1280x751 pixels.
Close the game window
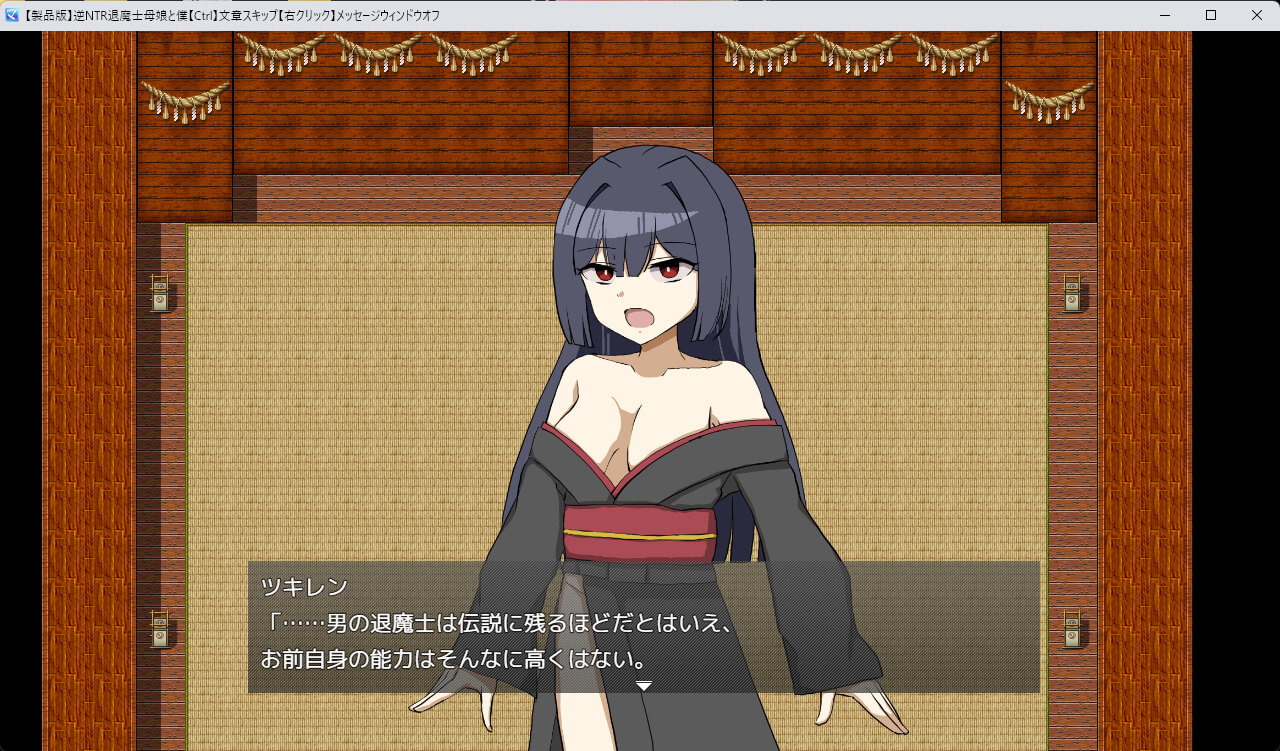click(x=1256, y=15)
